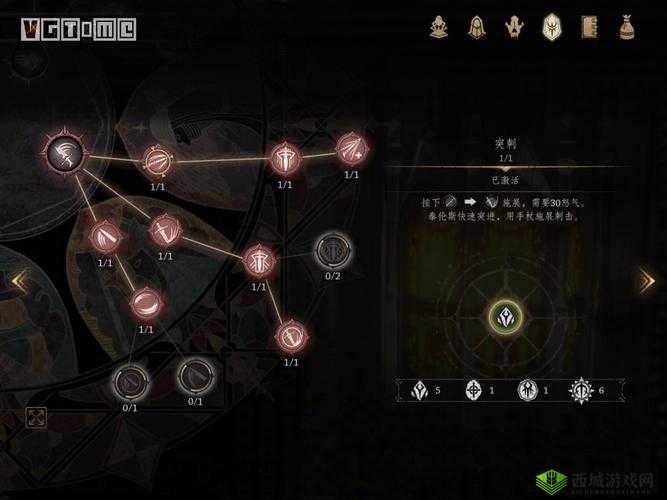This screenshot has height=500, width=667.
Task: Open the hooded figure tab
Action: coord(477,26)
